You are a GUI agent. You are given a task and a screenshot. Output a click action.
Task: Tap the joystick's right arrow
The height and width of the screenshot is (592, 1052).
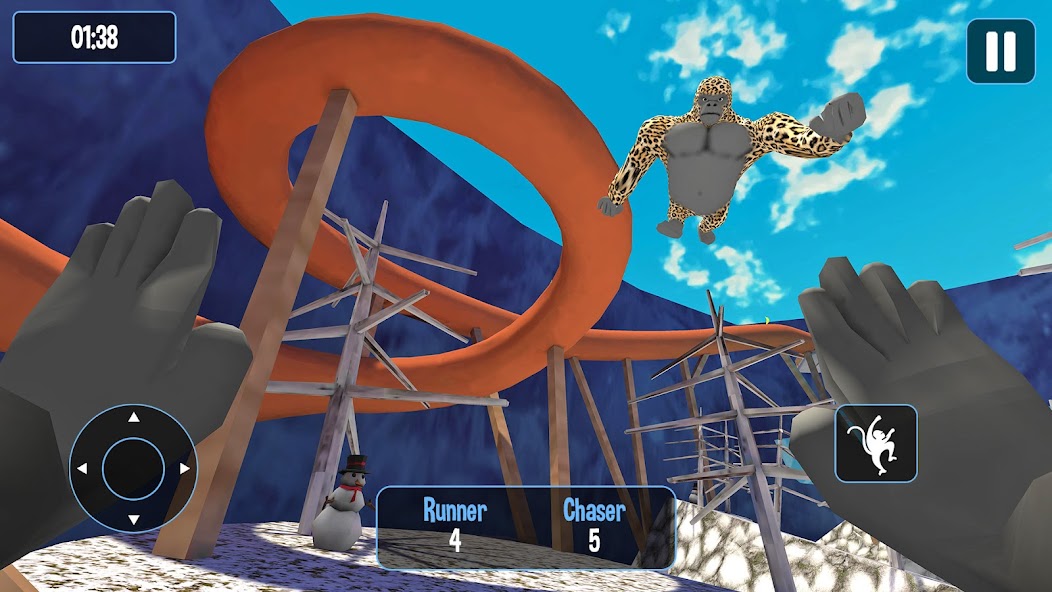pyautogui.click(x=183, y=468)
